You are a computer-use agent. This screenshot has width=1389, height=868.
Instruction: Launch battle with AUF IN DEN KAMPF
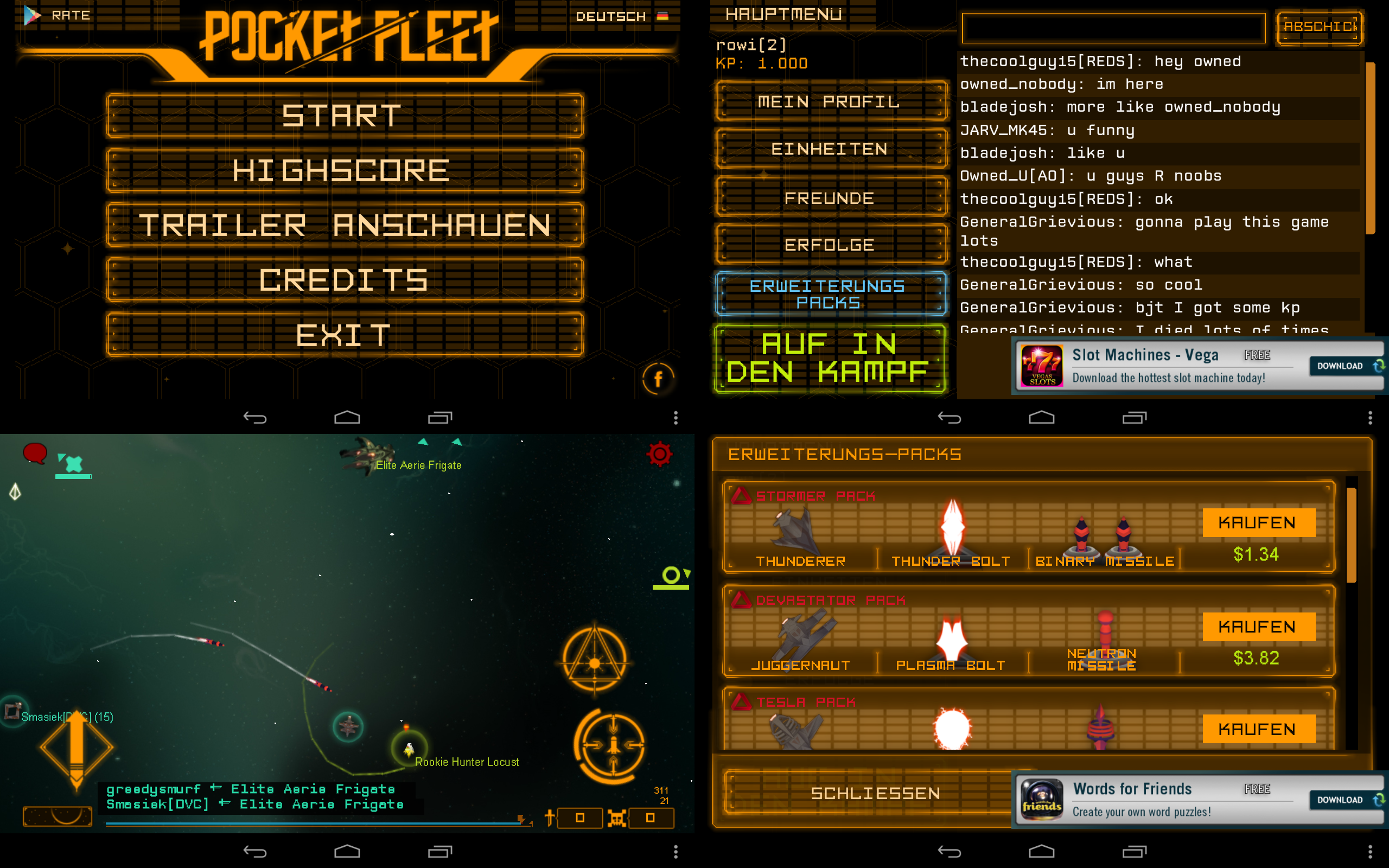point(830,358)
